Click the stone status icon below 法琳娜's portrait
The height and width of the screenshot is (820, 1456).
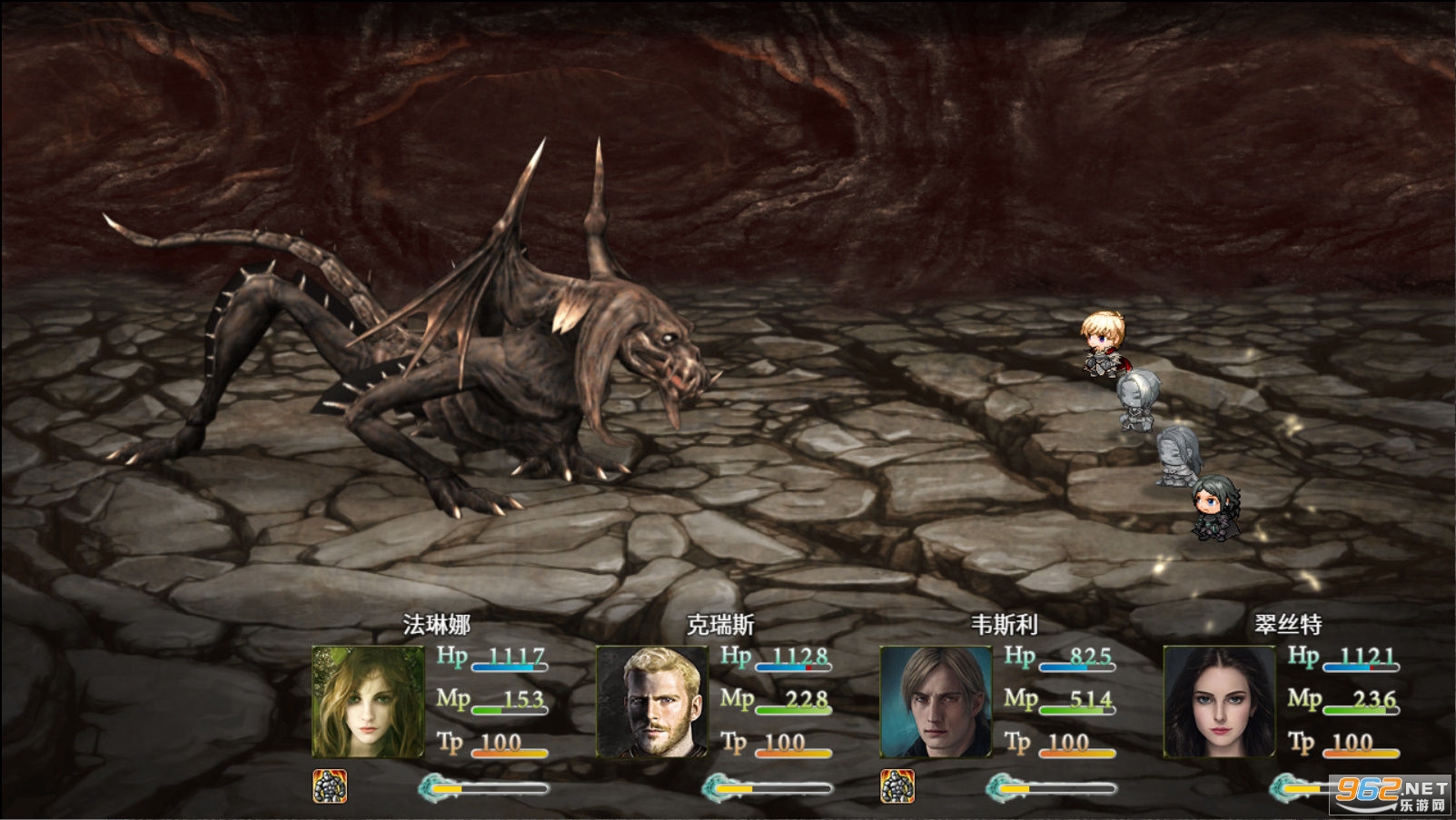point(330,786)
